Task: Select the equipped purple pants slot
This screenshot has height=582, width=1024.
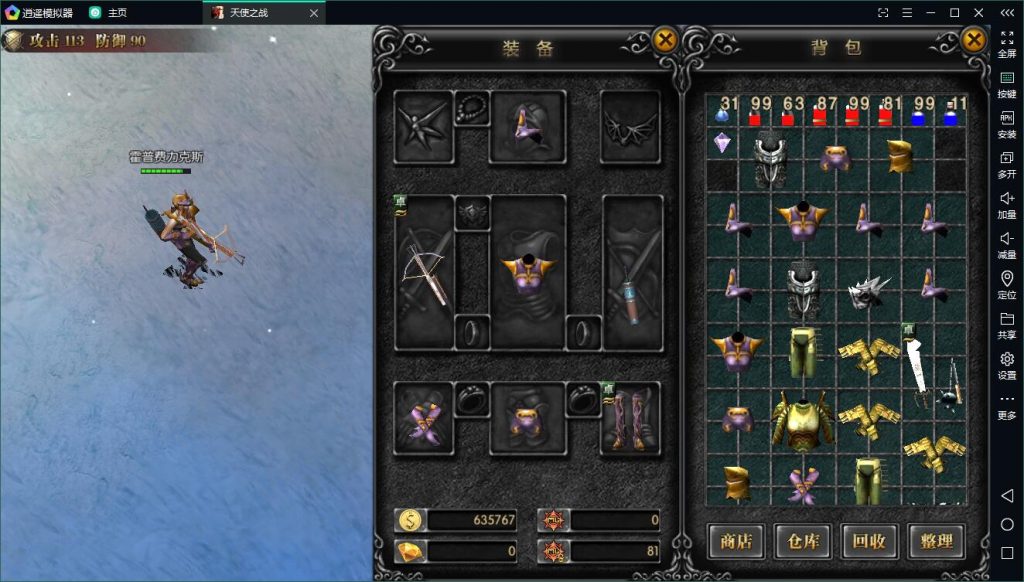Action: pyautogui.click(x=527, y=418)
